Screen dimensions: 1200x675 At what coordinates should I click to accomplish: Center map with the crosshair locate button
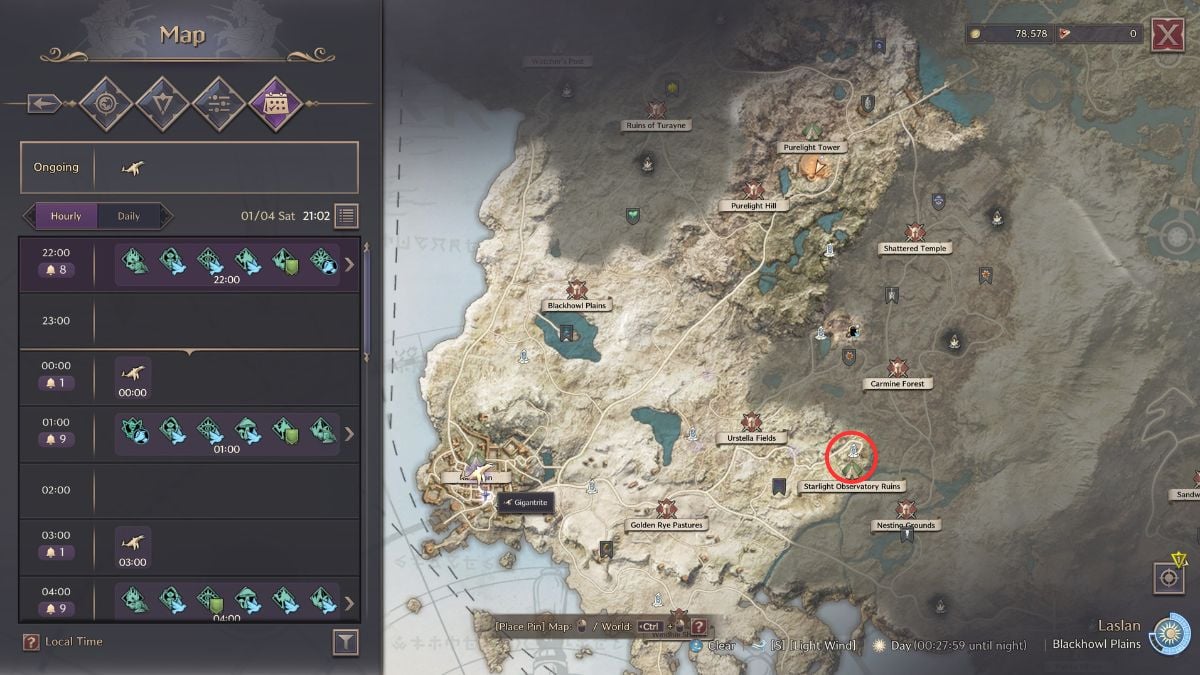(x=1167, y=577)
